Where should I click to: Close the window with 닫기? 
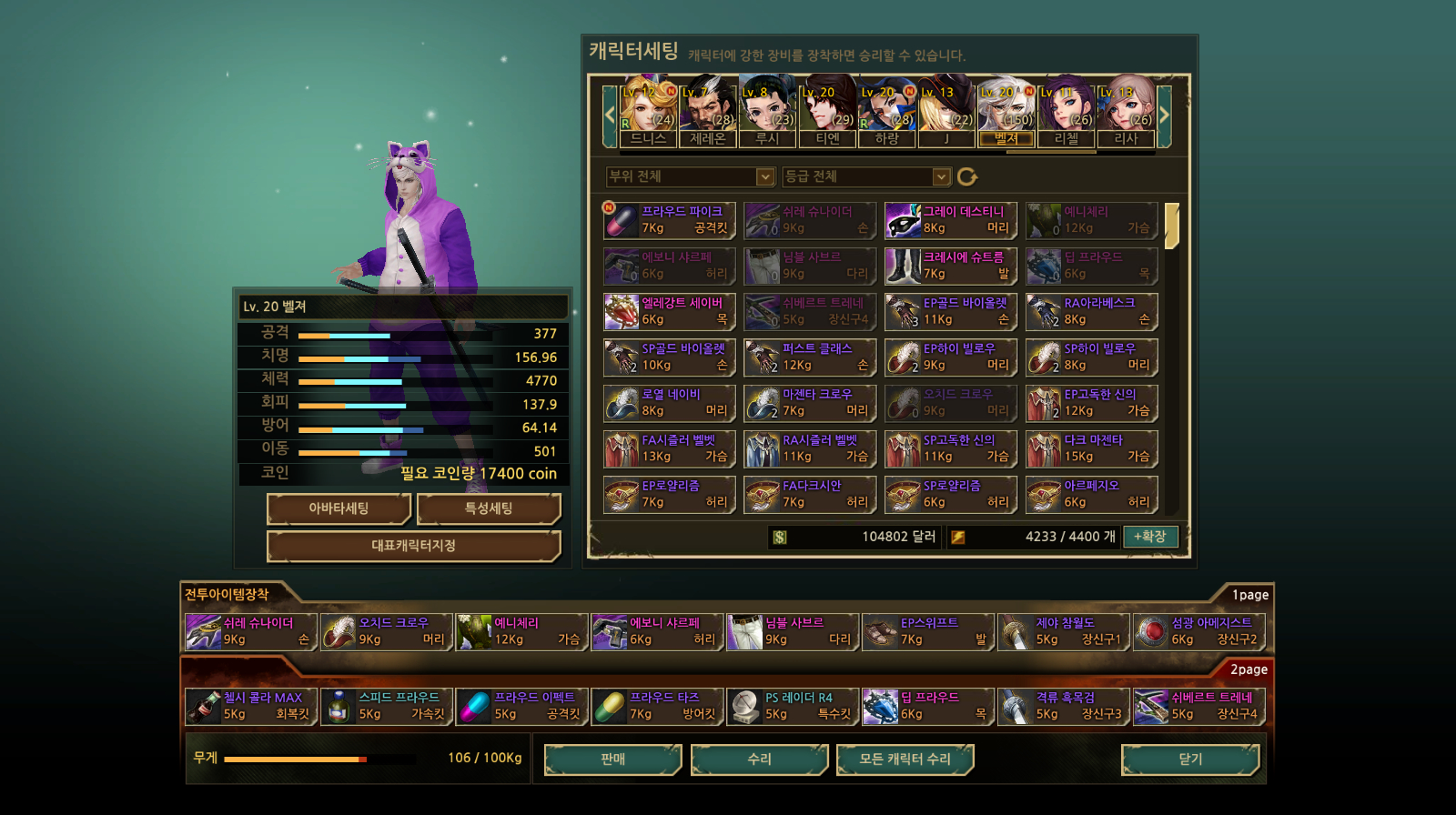point(1190,759)
